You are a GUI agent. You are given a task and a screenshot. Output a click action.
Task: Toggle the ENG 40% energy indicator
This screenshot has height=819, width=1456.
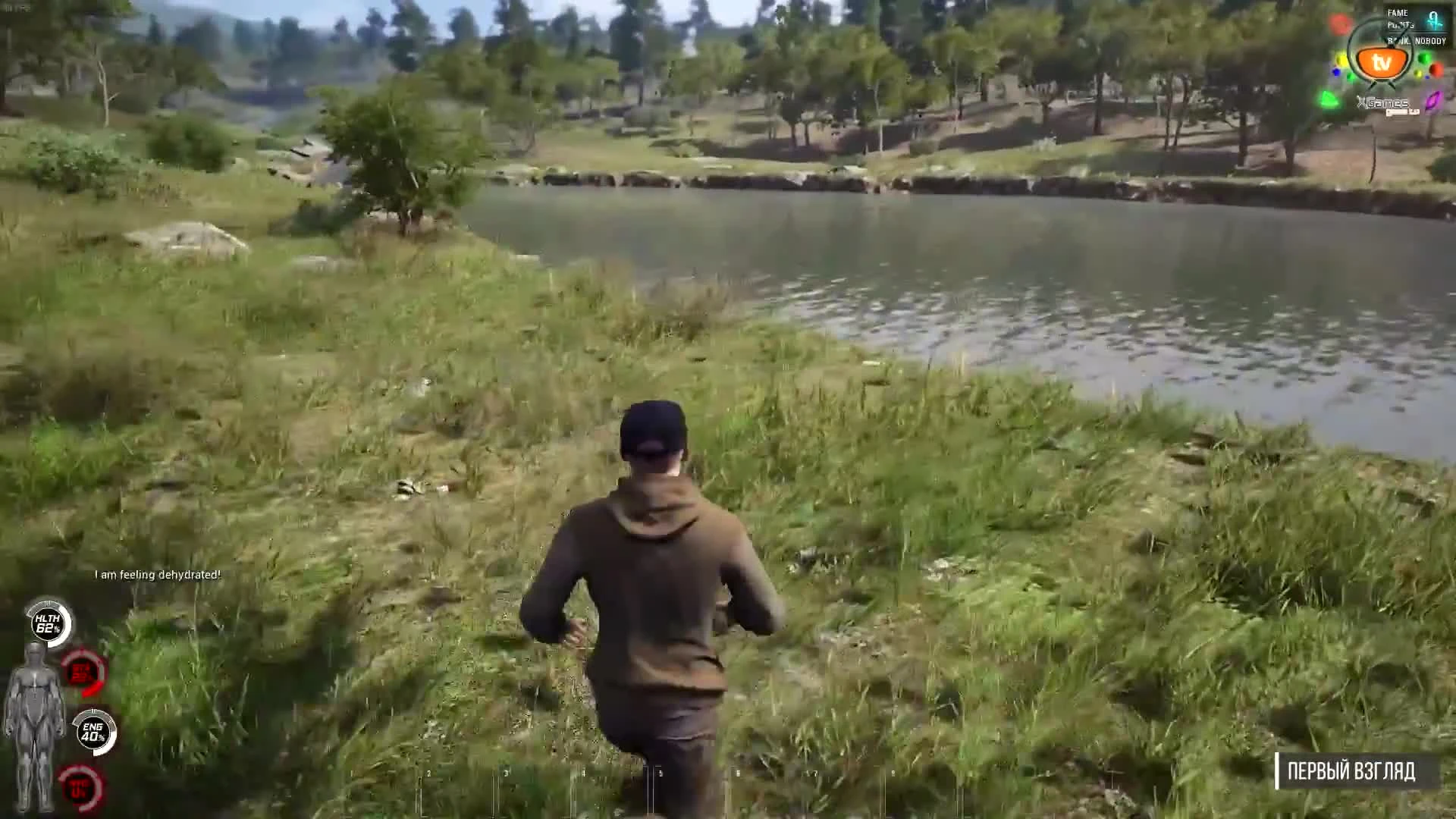[95, 730]
